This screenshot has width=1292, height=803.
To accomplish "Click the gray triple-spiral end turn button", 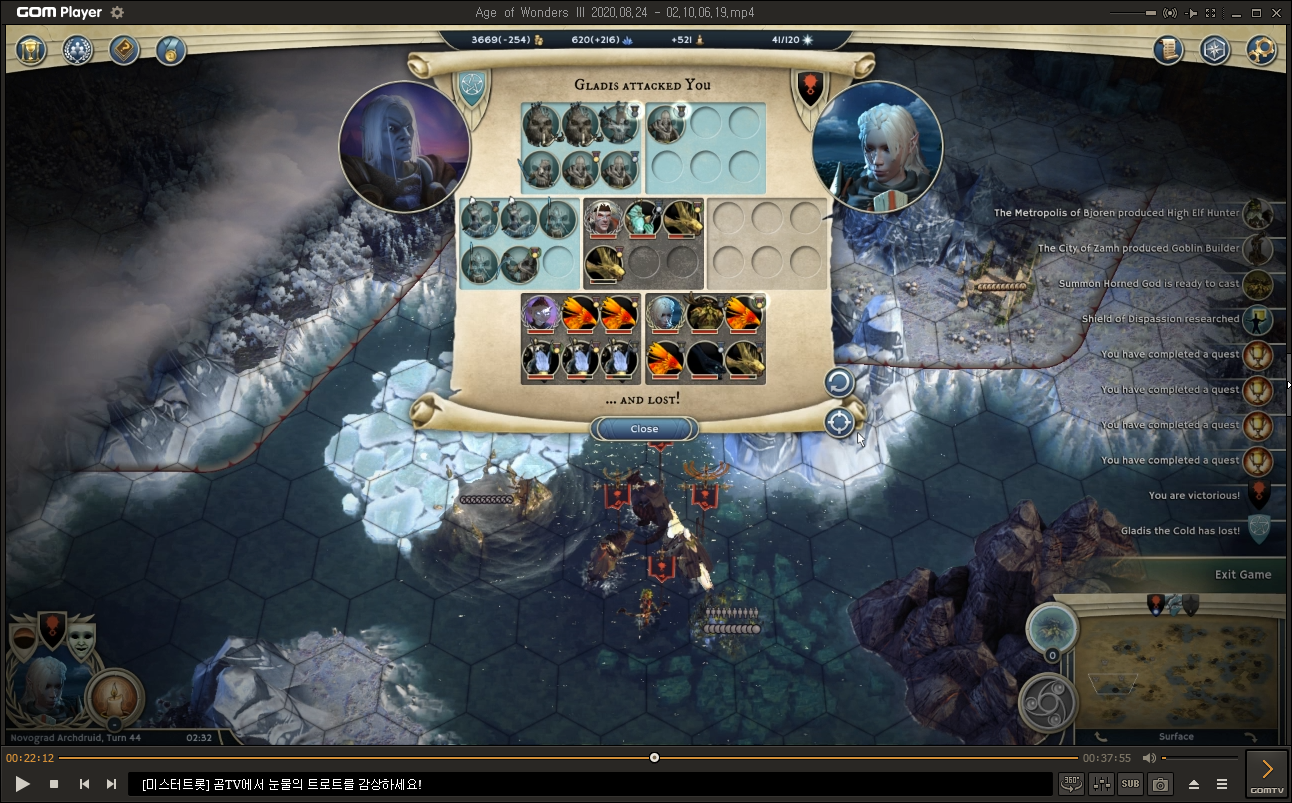I will pos(1048,701).
